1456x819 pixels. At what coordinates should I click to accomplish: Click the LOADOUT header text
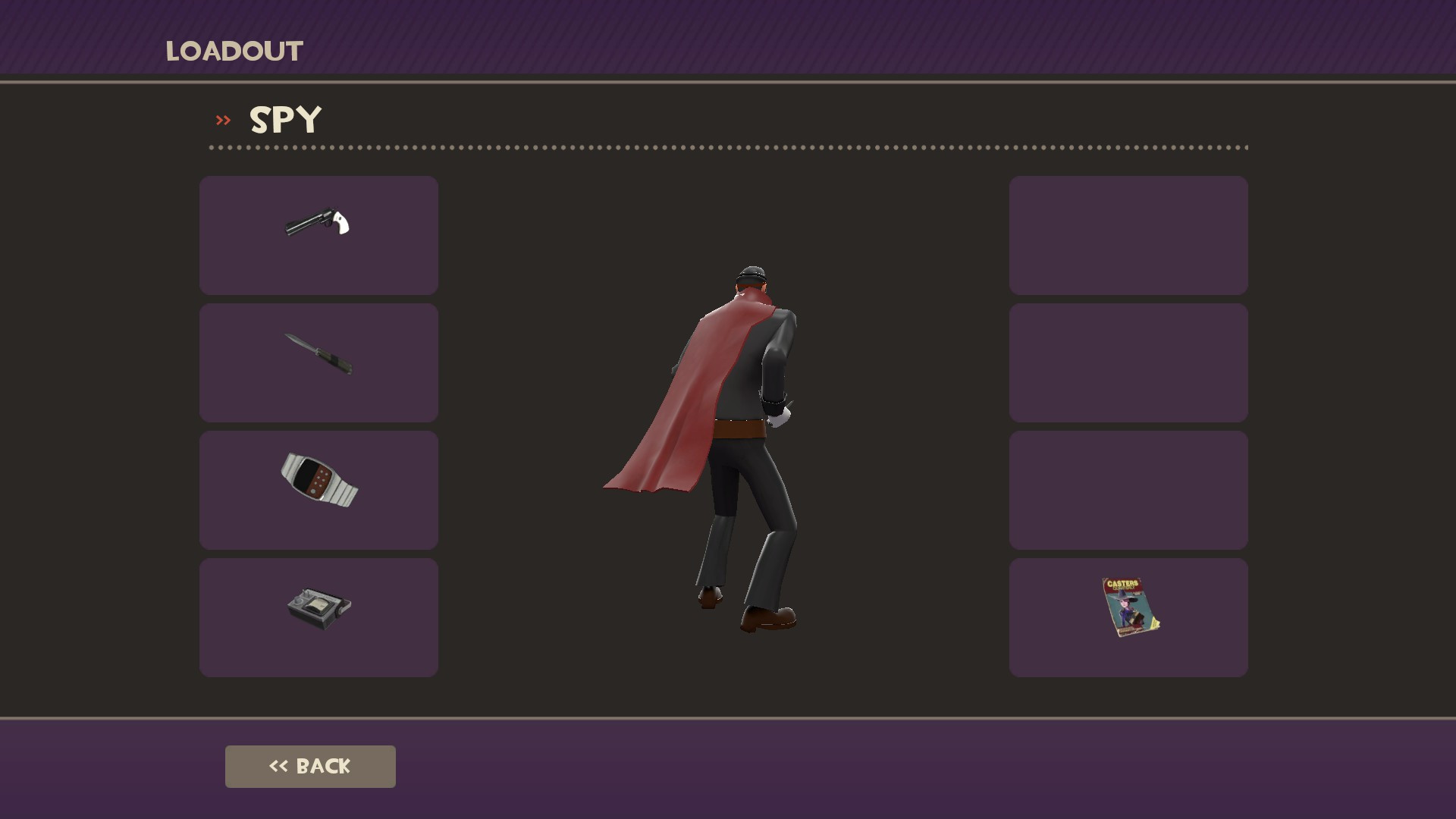[233, 51]
